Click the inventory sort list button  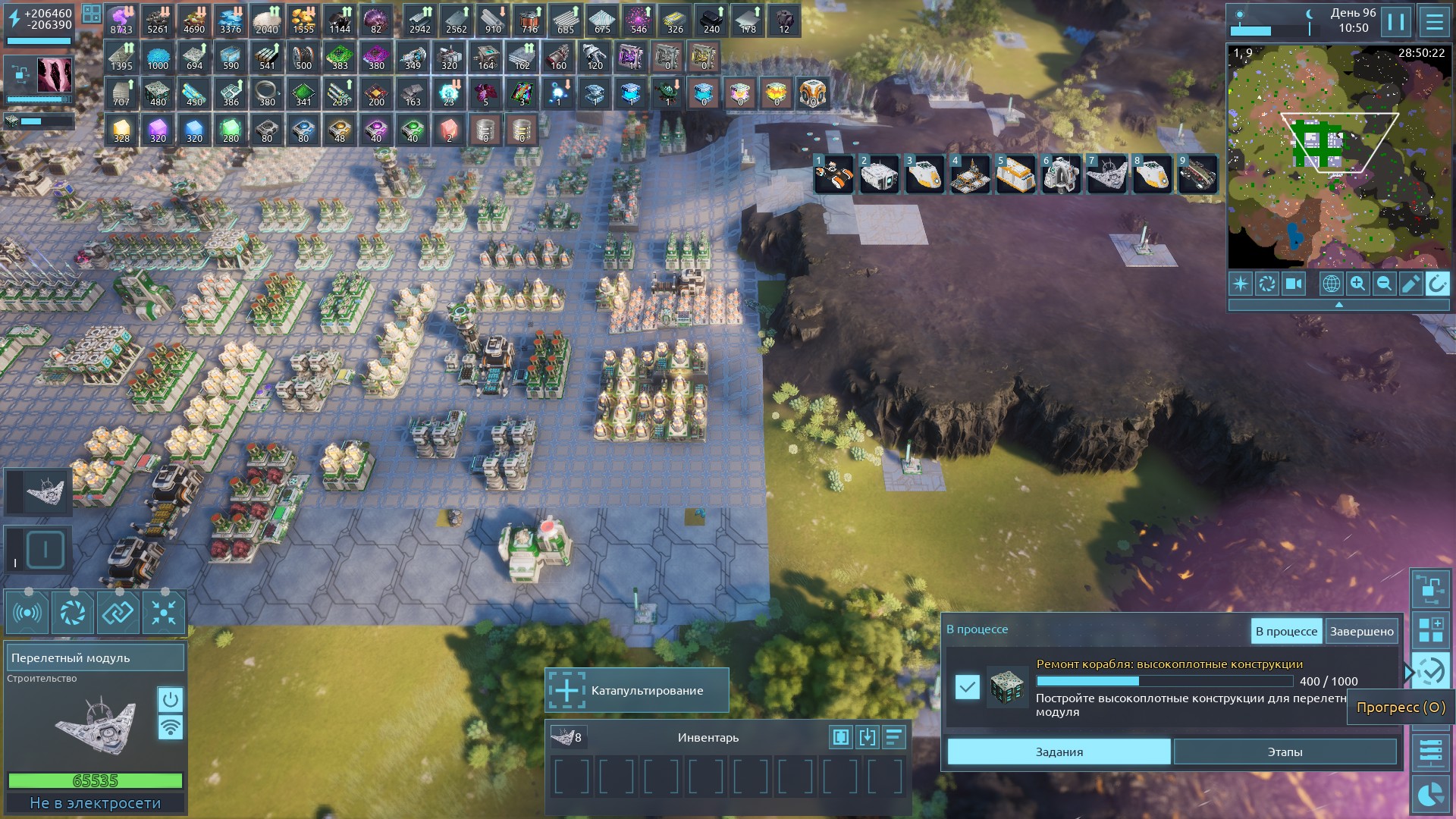[894, 737]
